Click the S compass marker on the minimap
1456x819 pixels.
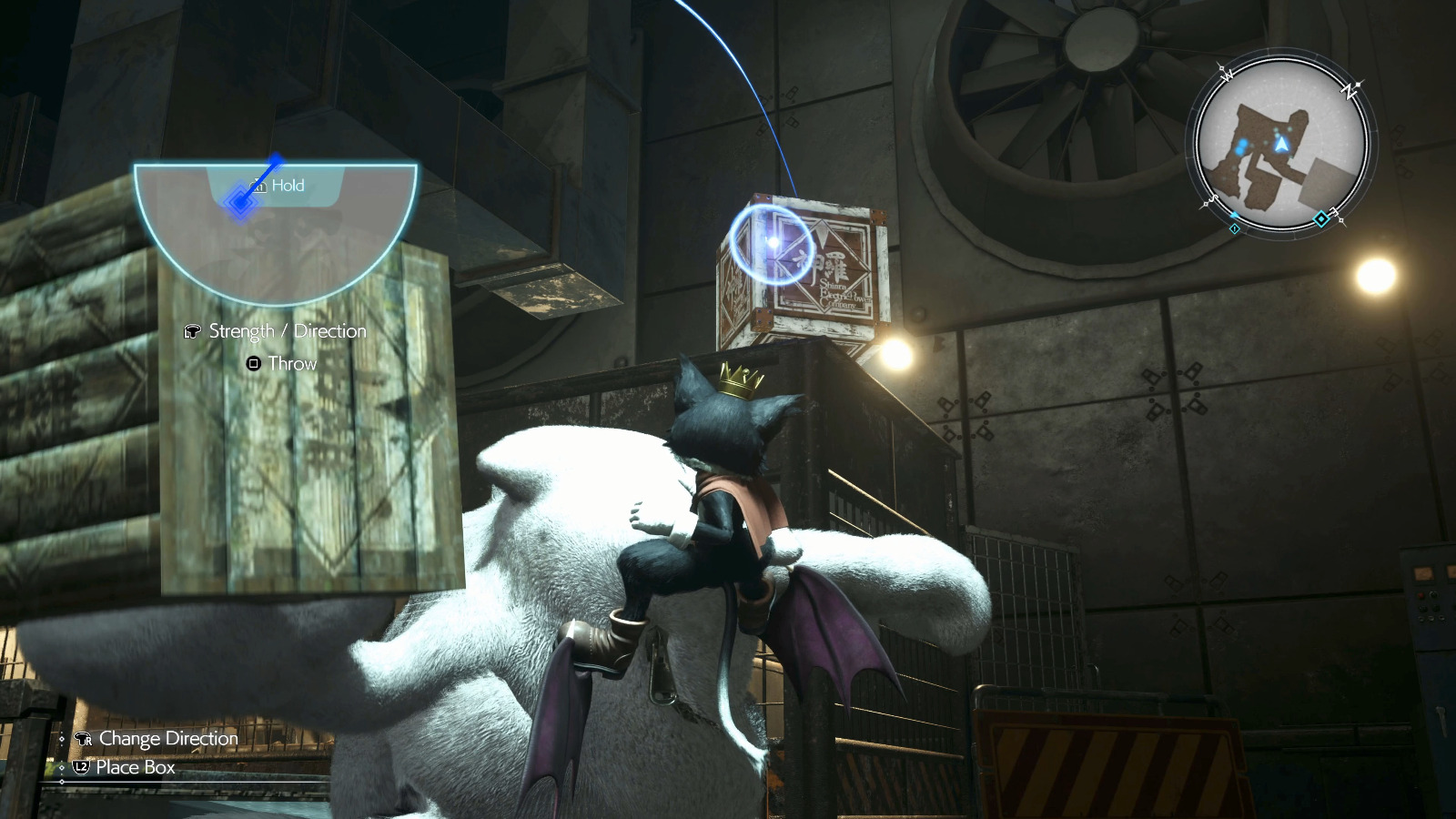pyautogui.click(x=1214, y=199)
